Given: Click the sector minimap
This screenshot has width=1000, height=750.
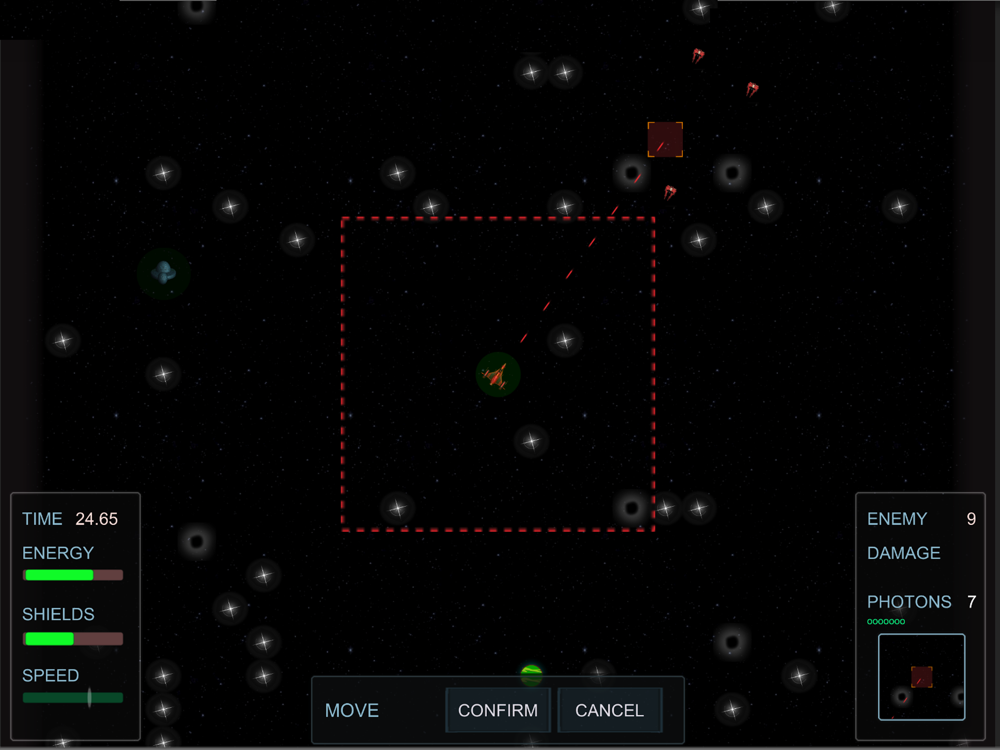Looking at the screenshot, I should pos(921,677).
